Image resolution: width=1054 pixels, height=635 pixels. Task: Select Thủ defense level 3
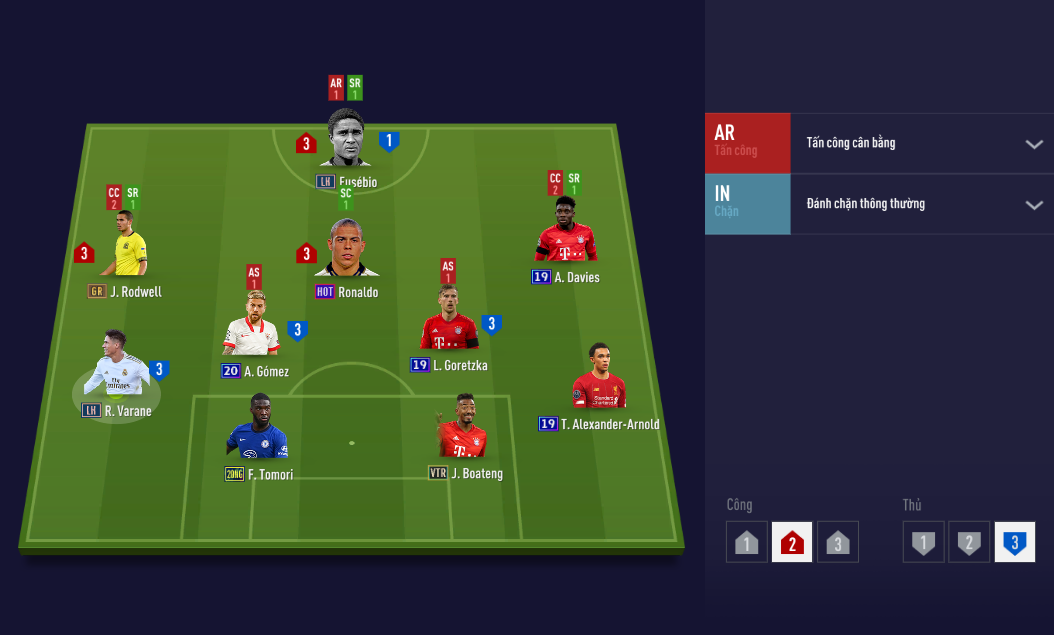[1015, 542]
